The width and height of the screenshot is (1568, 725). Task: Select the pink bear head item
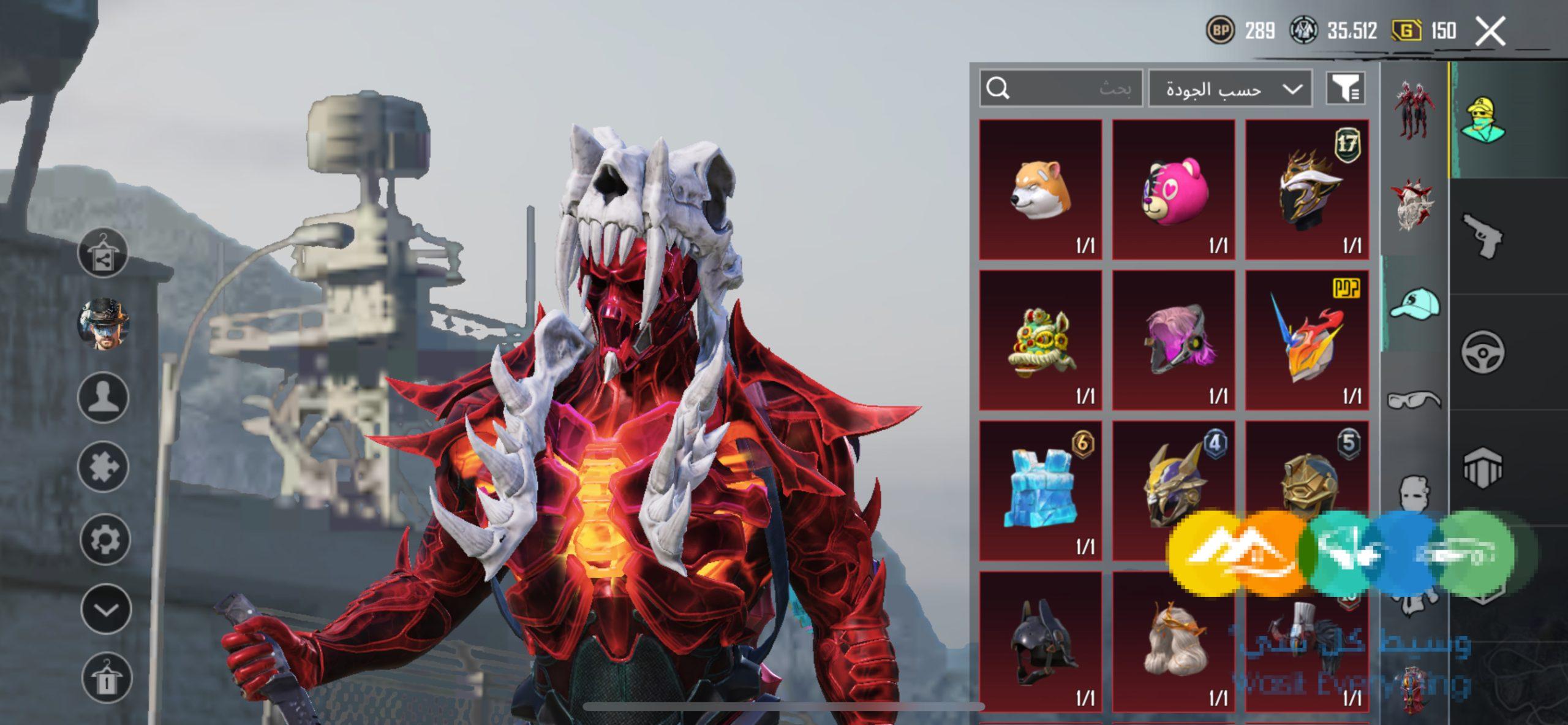point(1173,189)
